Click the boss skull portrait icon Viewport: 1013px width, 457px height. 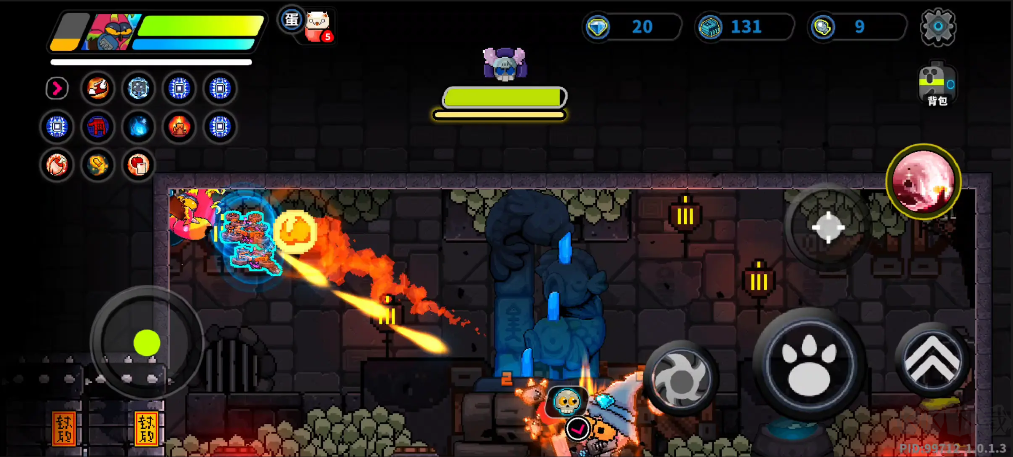pyautogui.click(x=502, y=63)
